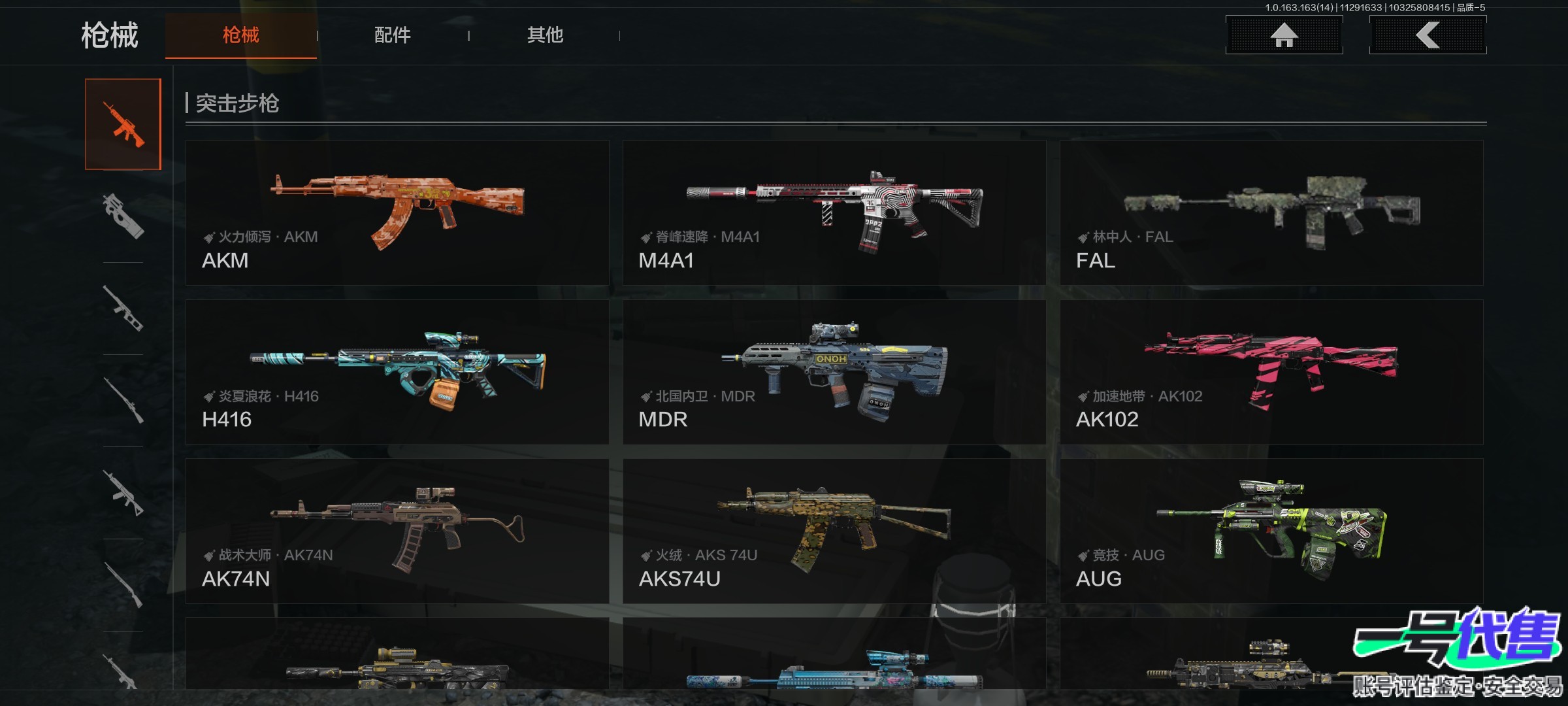Choose the P90 submachine gun category icon
The width and height of the screenshot is (1568, 706).
pyautogui.click(x=123, y=216)
